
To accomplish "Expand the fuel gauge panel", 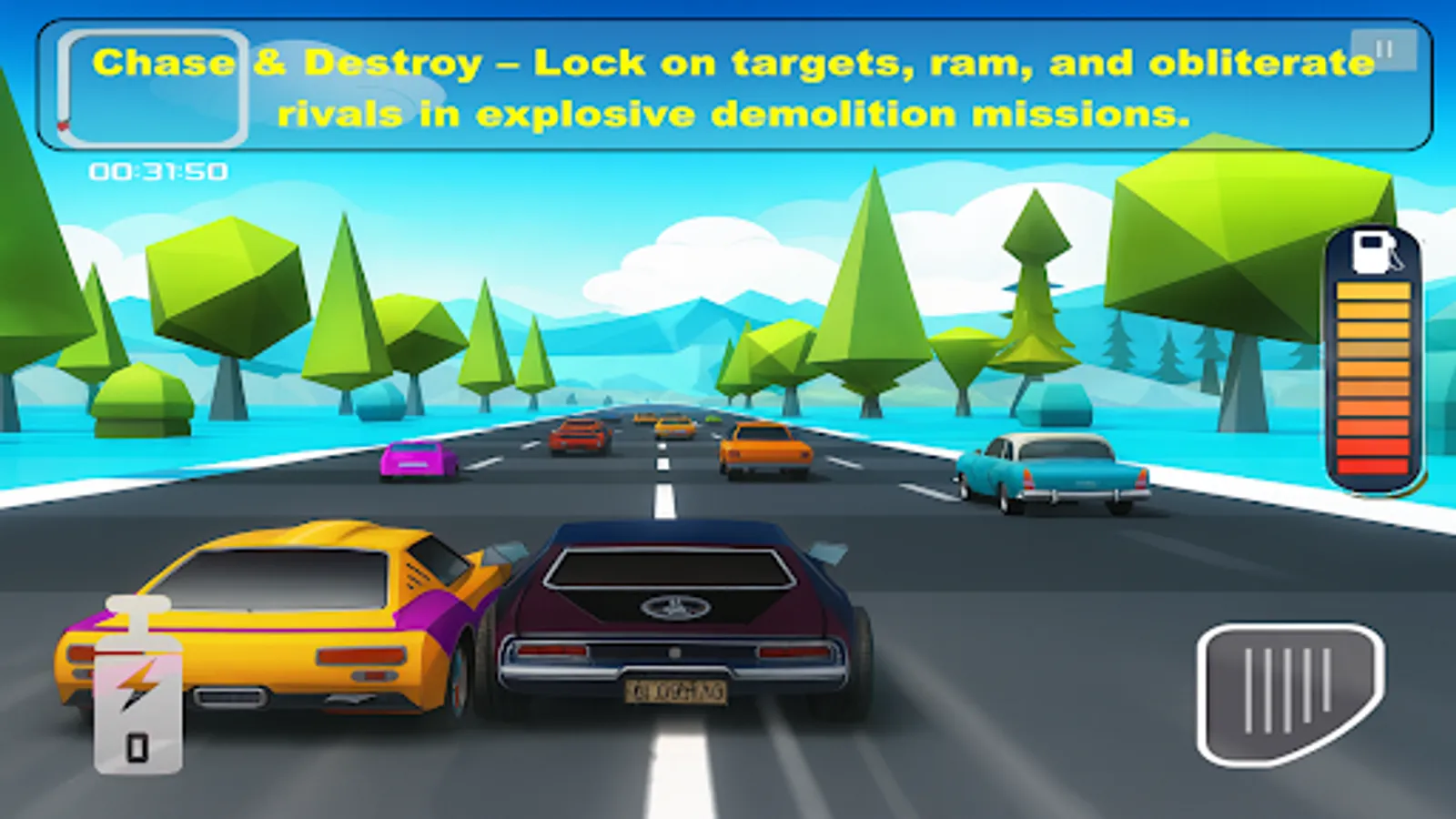I will click(1372, 364).
